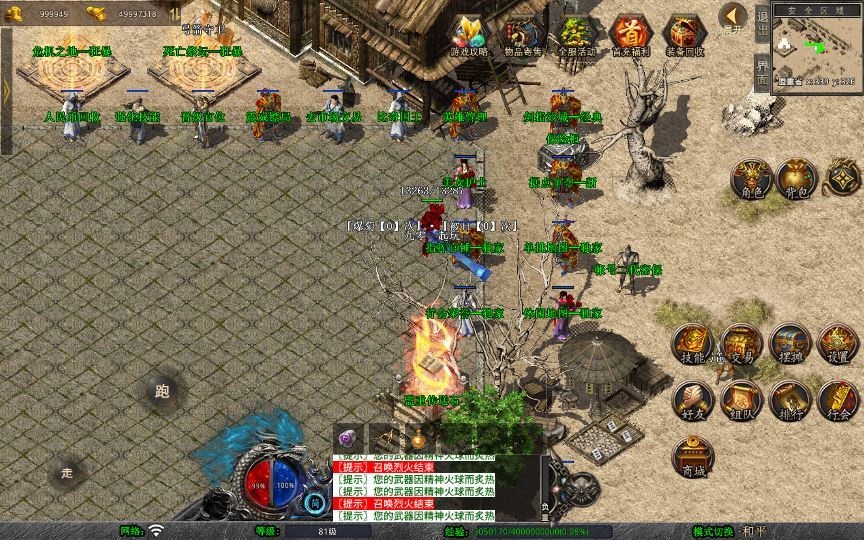This screenshot has height=540, width=864.
Task: Click the 界面 interface button
Action: click(762, 72)
